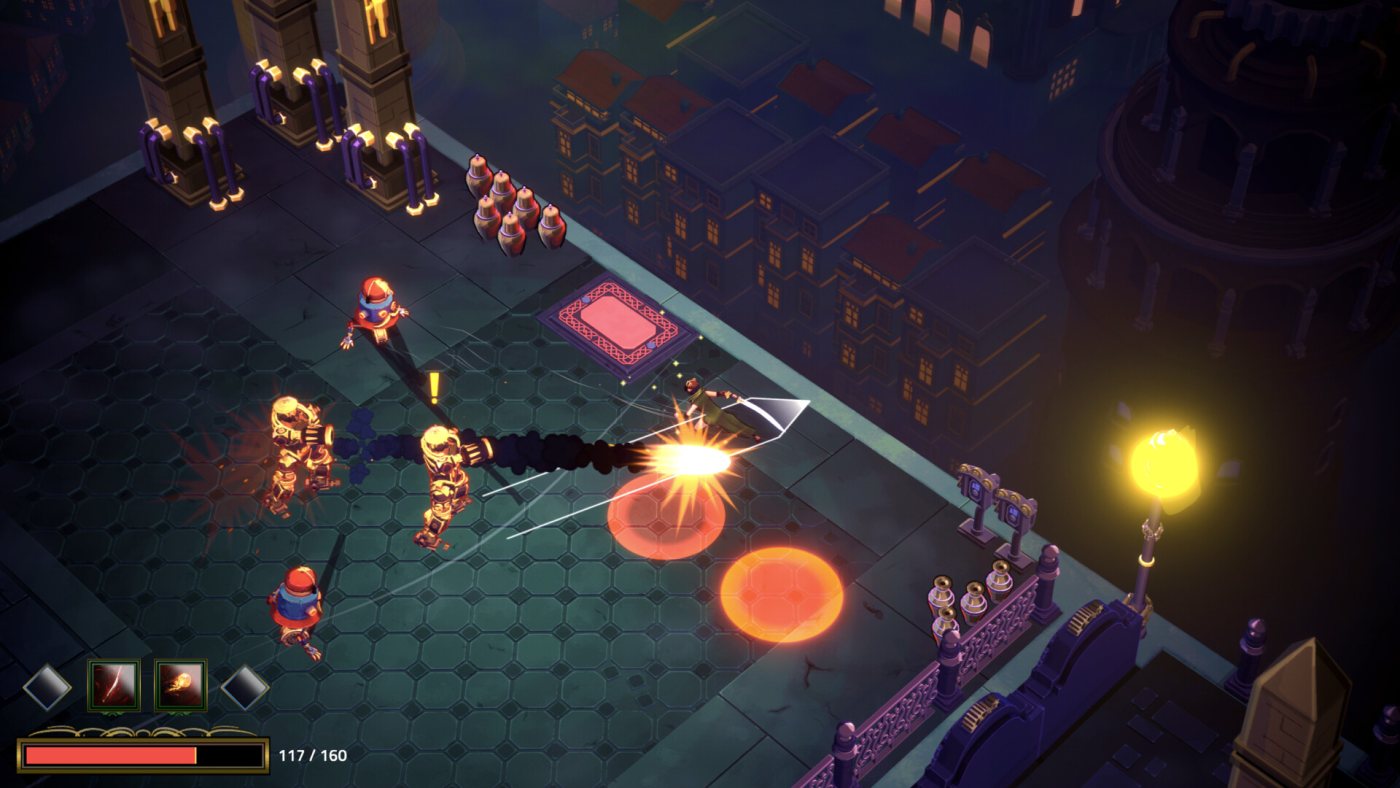Activate the red slash ability icon

[x=113, y=685]
